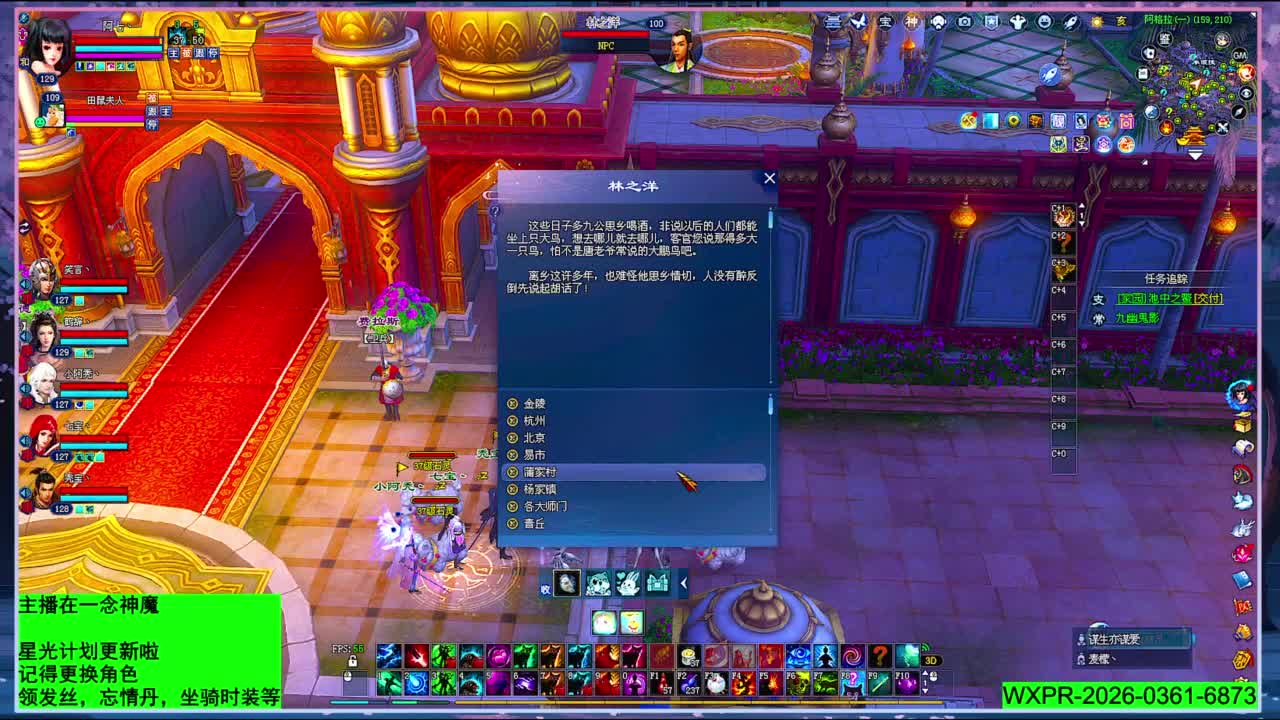The width and height of the screenshot is (1280, 720).
Task: Click the flame activity icon near the minimap
Action: point(1165,128)
